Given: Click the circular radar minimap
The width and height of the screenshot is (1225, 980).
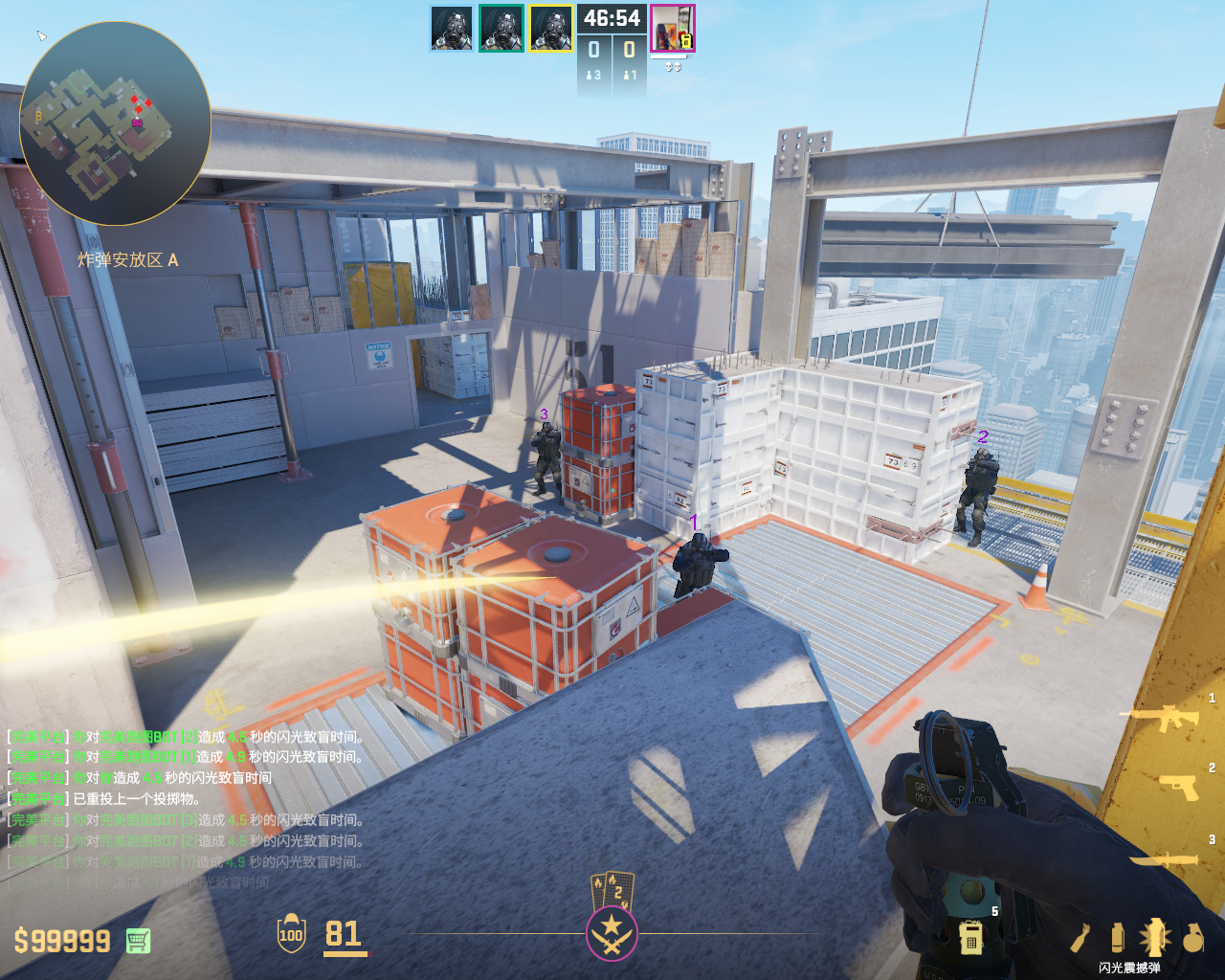Looking at the screenshot, I should click(115, 123).
